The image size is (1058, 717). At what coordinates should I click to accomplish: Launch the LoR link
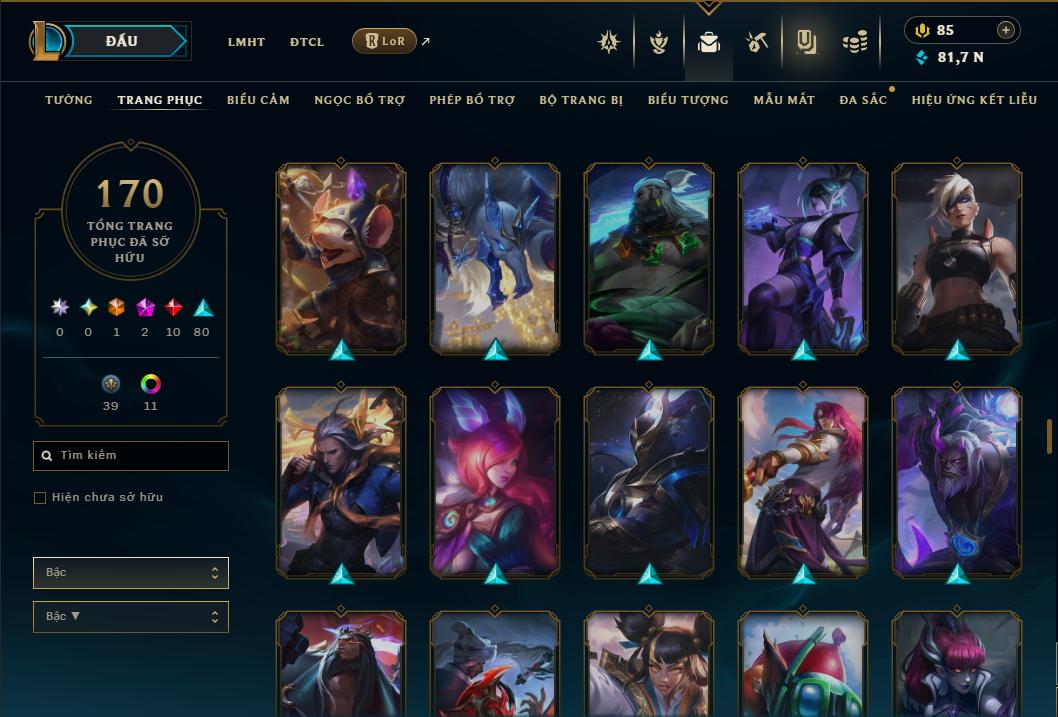(385, 41)
